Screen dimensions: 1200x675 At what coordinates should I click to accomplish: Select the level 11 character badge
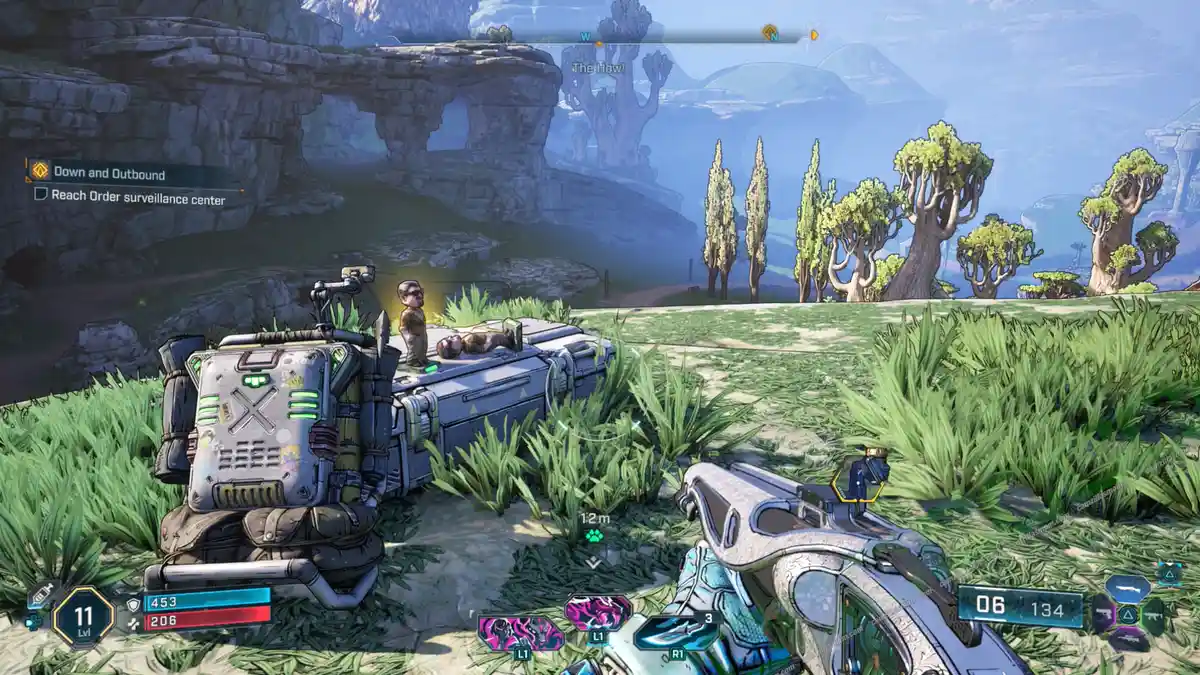(83, 616)
